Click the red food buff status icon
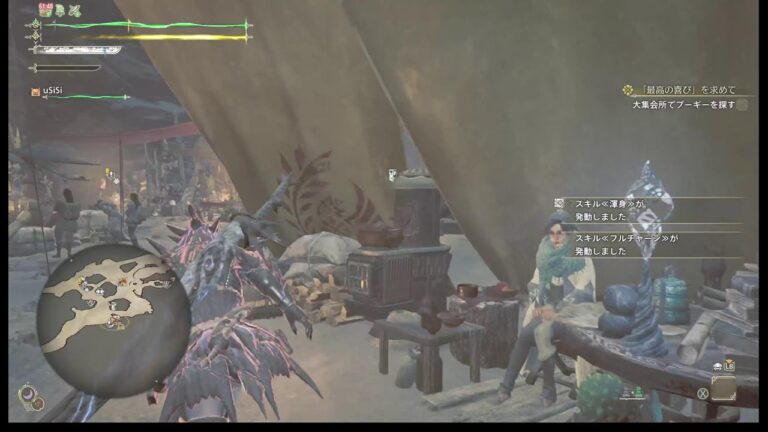768x432 pixels. coord(44,10)
